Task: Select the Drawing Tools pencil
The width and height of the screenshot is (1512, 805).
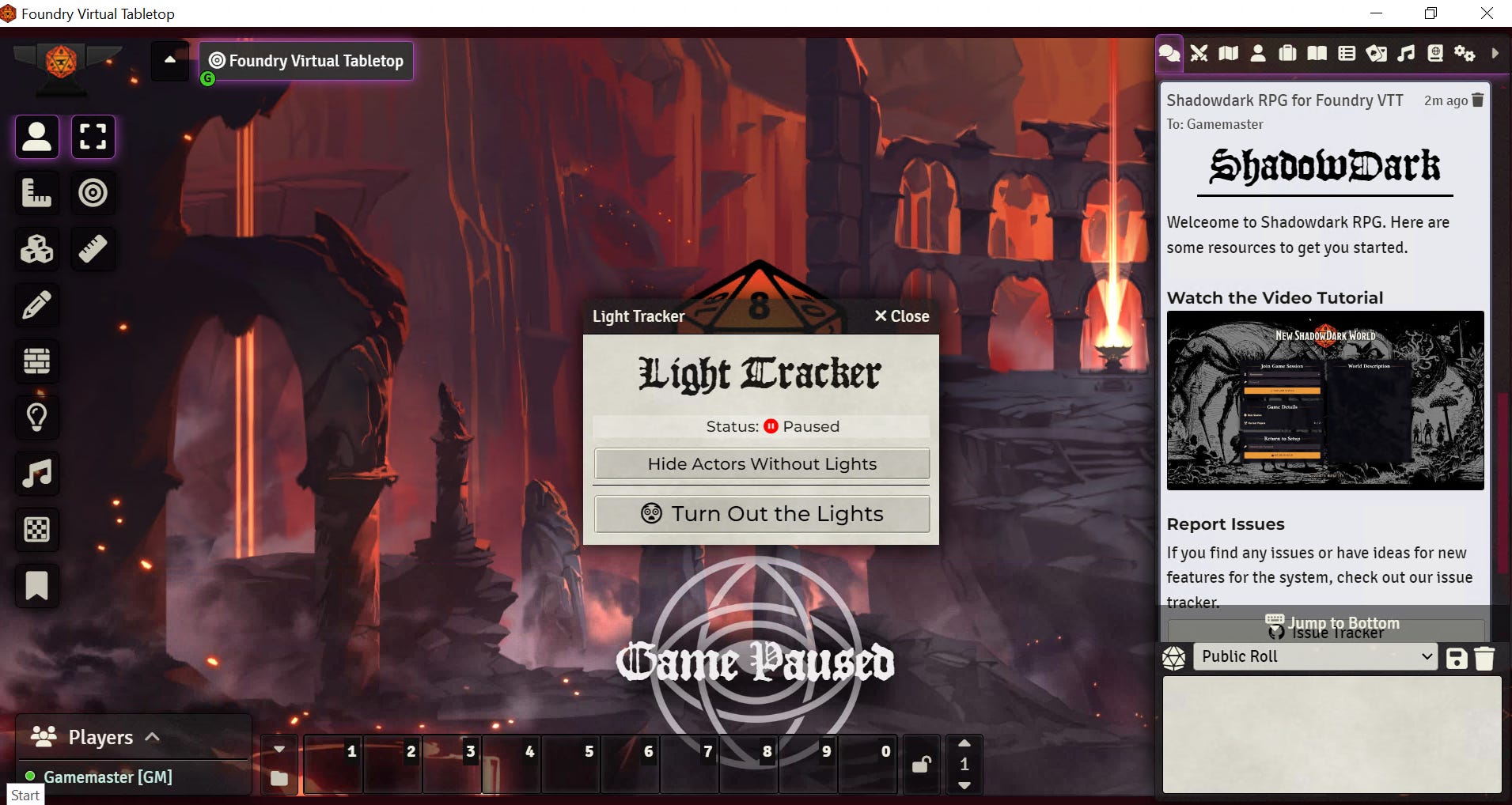Action: pos(36,304)
